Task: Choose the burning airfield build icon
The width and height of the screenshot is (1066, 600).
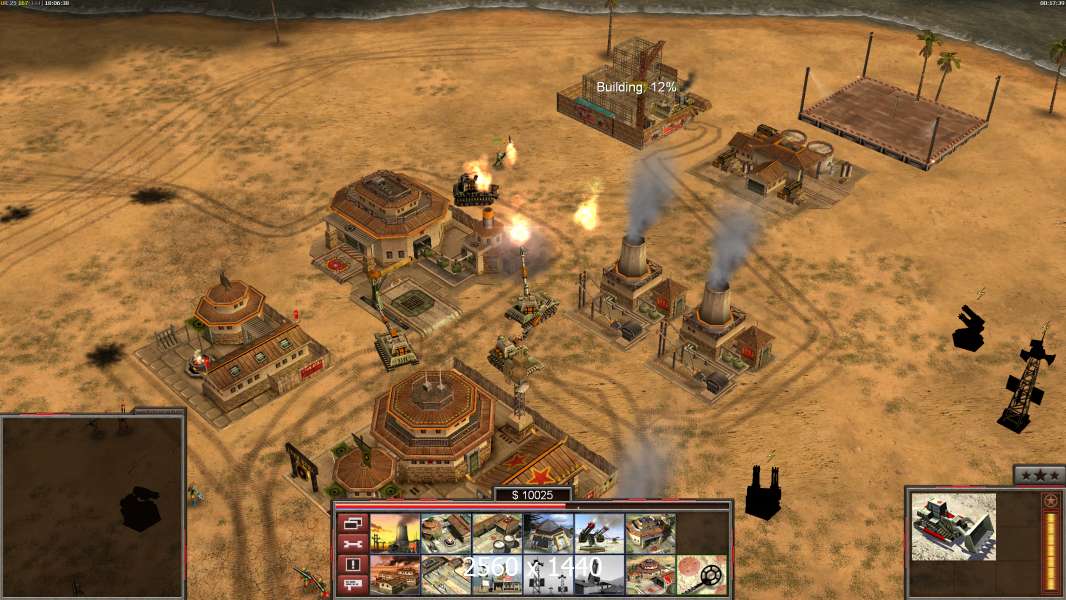Action: [395, 575]
